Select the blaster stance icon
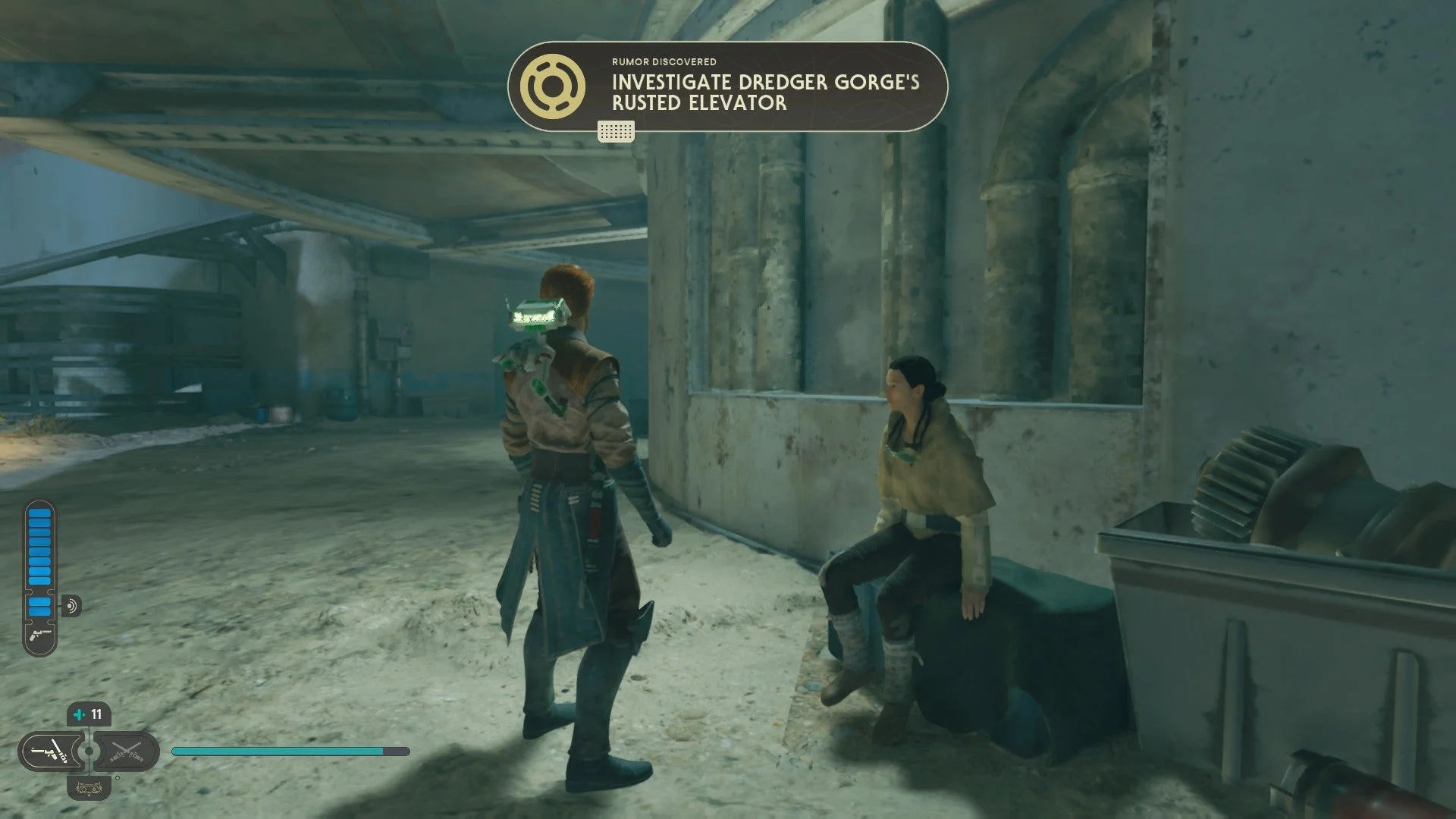The width and height of the screenshot is (1456, 819). point(49,752)
